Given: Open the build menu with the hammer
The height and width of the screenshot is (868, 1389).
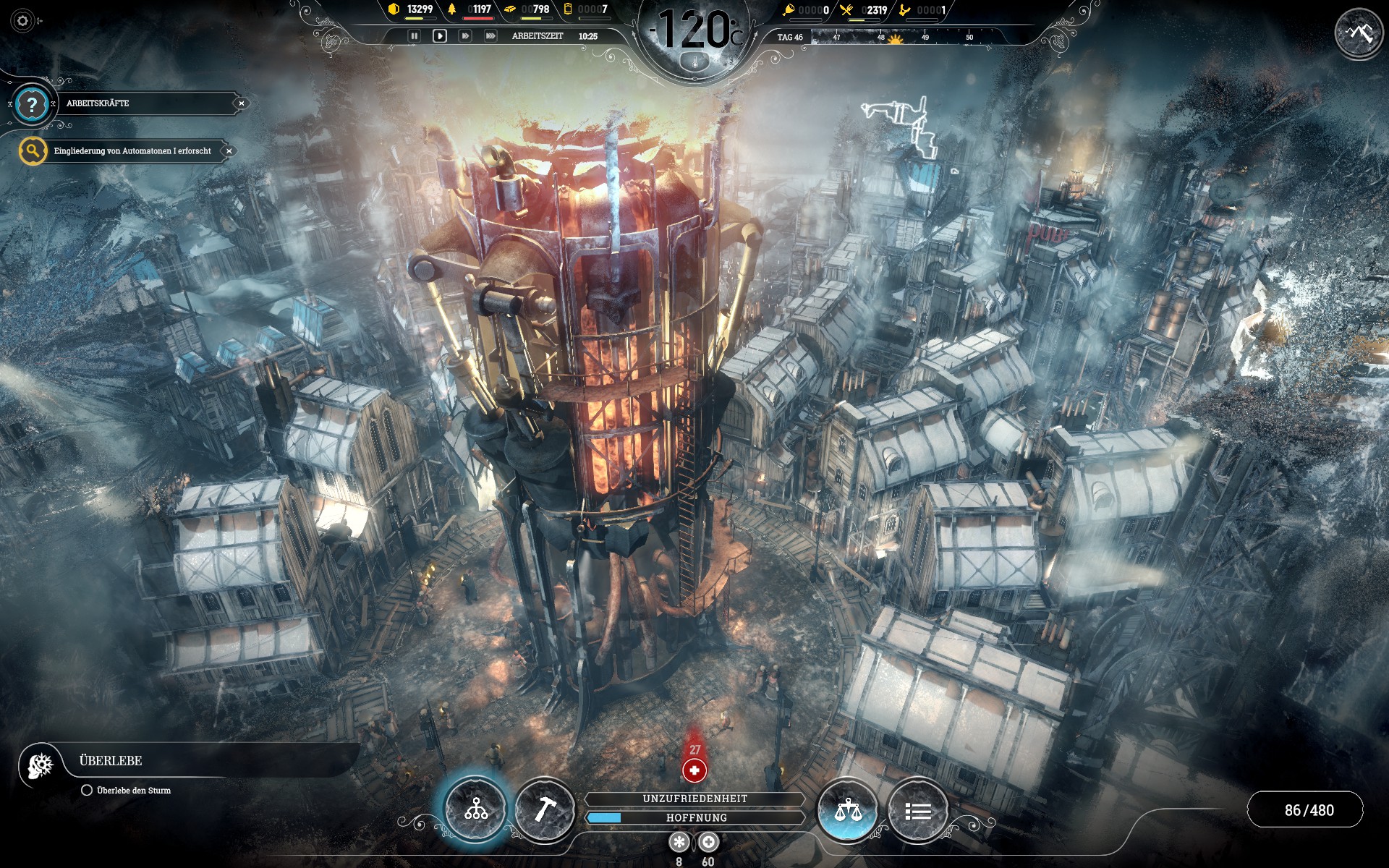Looking at the screenshot, I should tap(545, 809).
